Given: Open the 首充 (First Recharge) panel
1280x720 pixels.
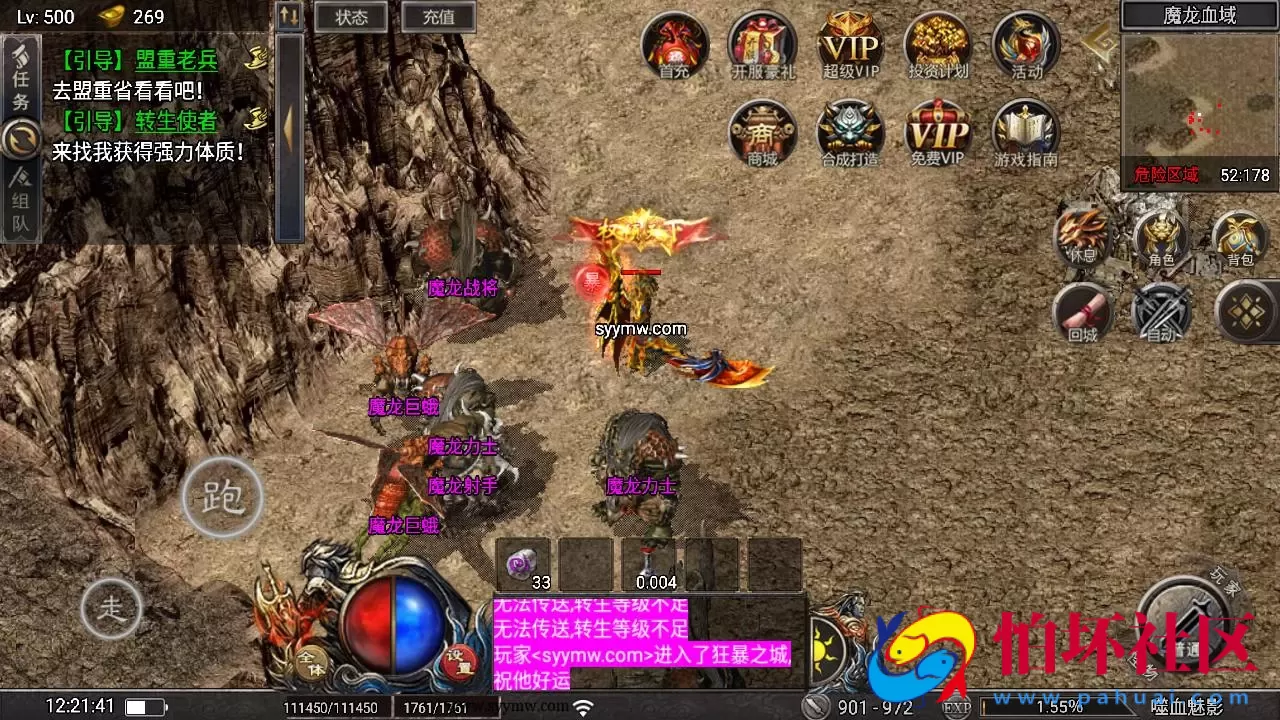Looking at the screenshot, I should coord(674,45).
